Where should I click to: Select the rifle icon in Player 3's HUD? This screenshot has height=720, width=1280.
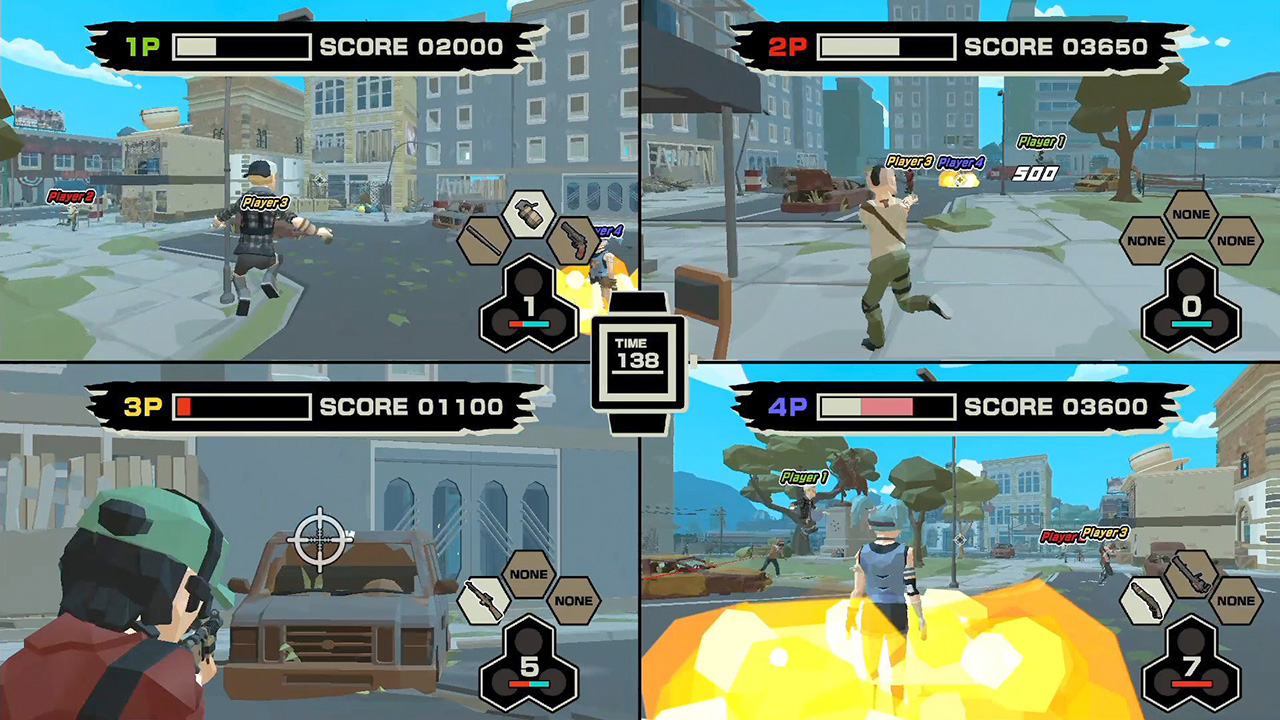486,600
